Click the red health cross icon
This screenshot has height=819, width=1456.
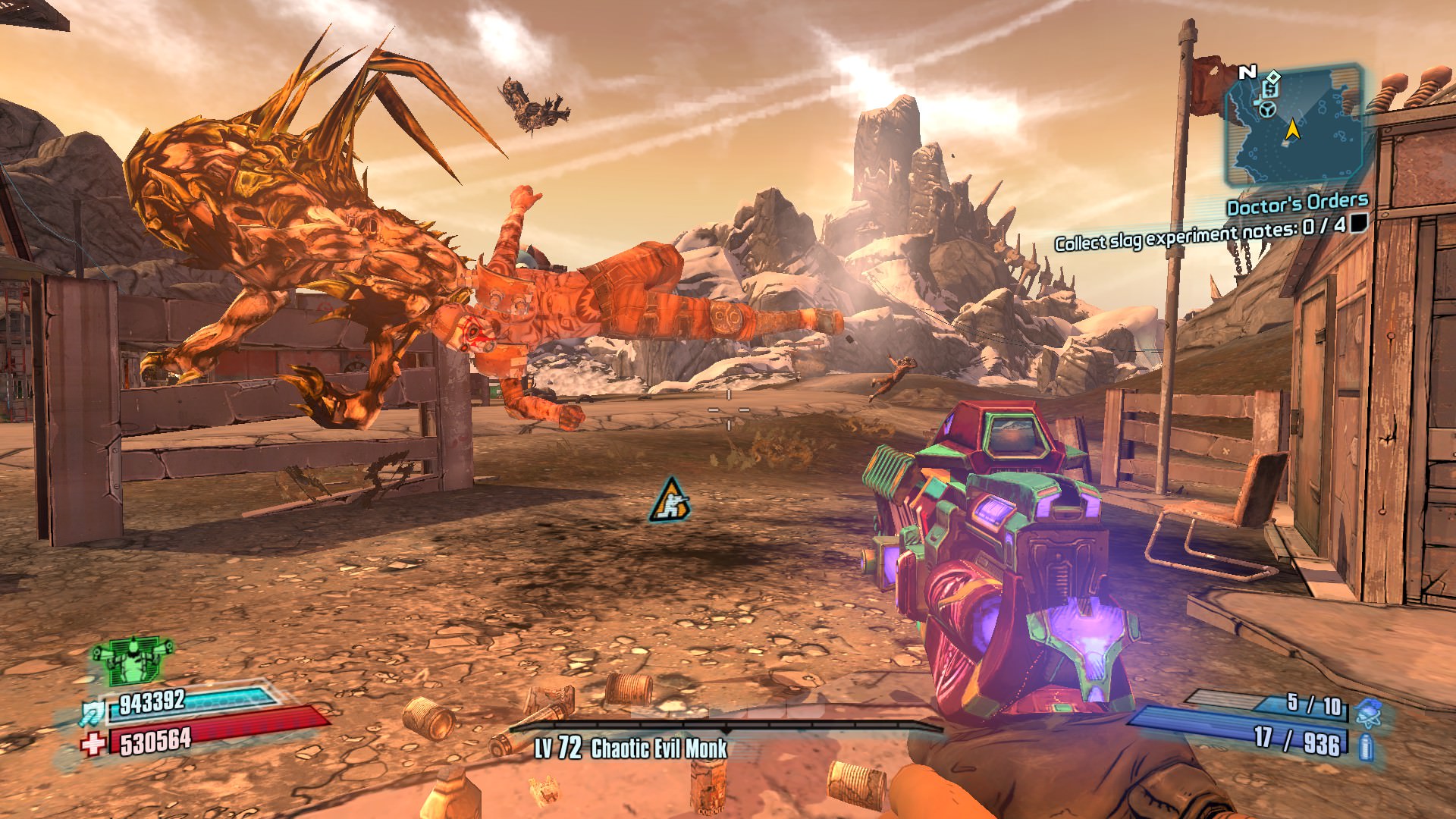pos(92,744)
